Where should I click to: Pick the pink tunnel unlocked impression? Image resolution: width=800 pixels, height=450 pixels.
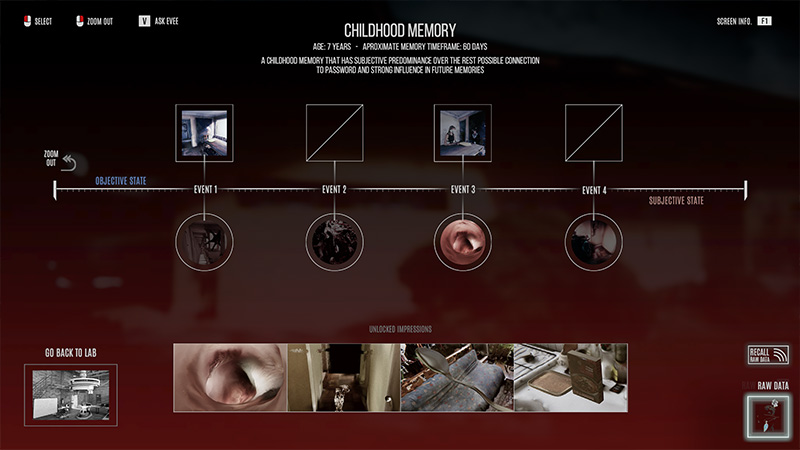coord(230,377)
